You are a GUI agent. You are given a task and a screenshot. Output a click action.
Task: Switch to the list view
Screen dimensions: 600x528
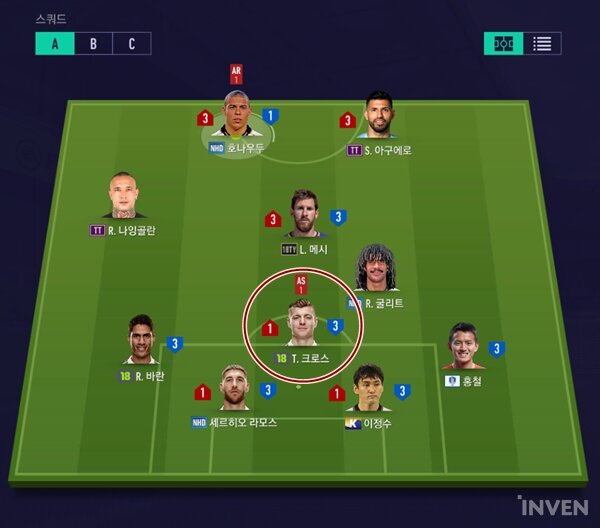coord(542,43)
